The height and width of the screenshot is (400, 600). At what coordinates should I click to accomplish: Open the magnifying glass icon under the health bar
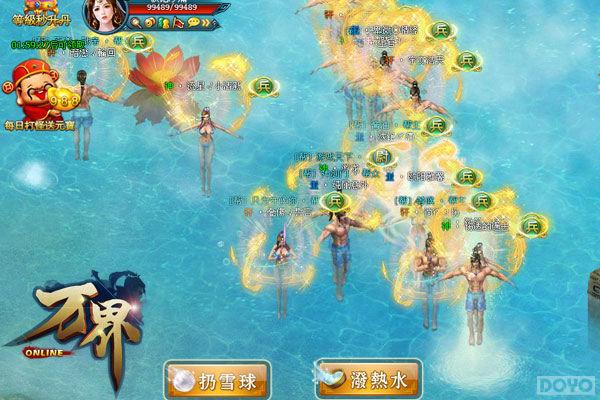136,22
